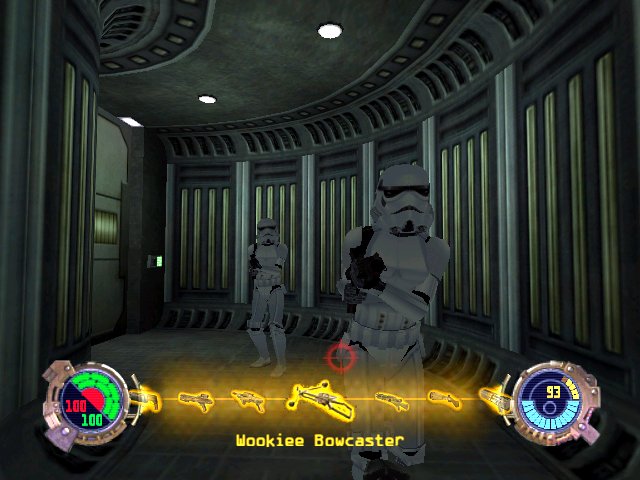This screenshot has width=640, height=480.
Task: Choose the E-11 Blaster Rifle icon
Action: coord(196,399)
